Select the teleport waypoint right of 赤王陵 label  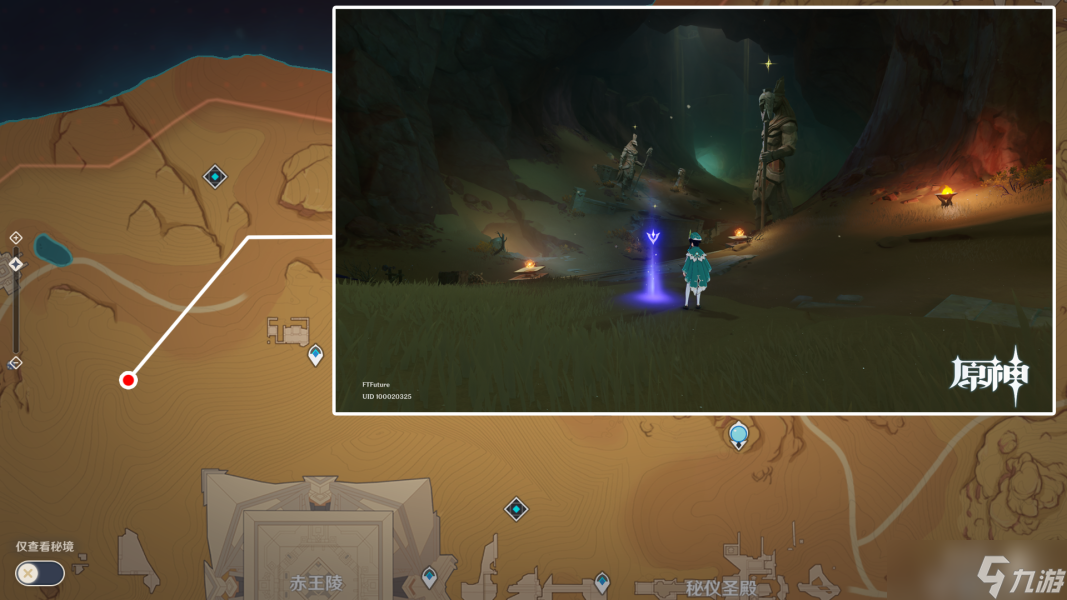tap(429, 576)
